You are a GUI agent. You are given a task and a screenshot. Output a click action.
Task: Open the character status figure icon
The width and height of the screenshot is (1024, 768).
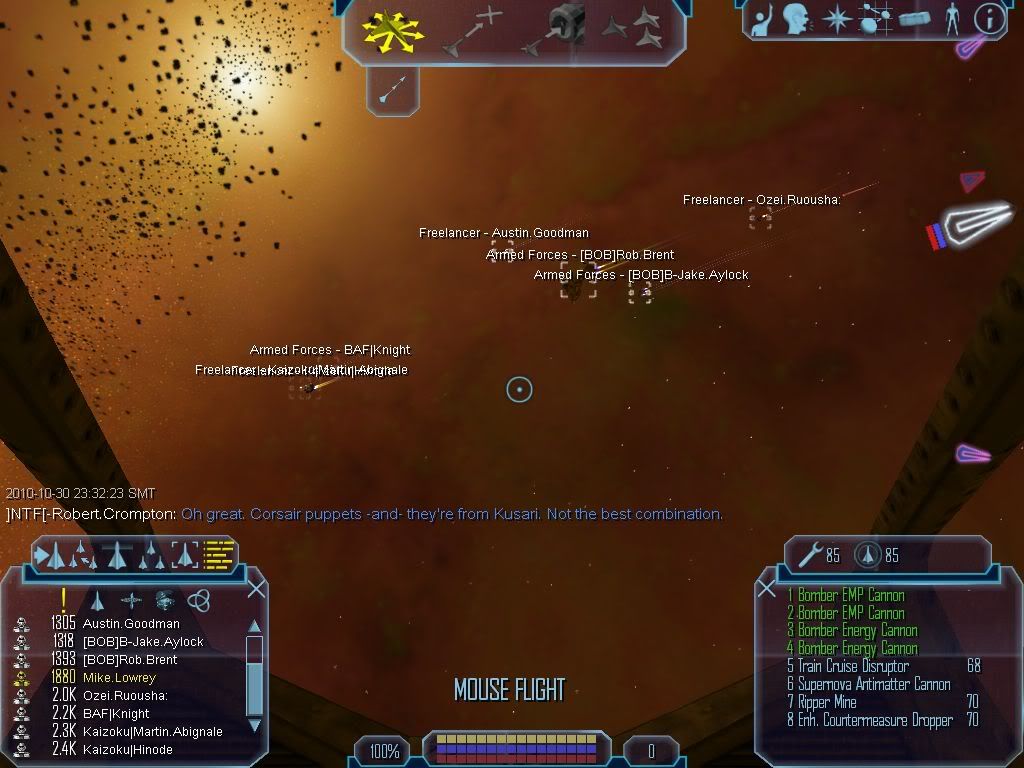[x=950, y=17]
